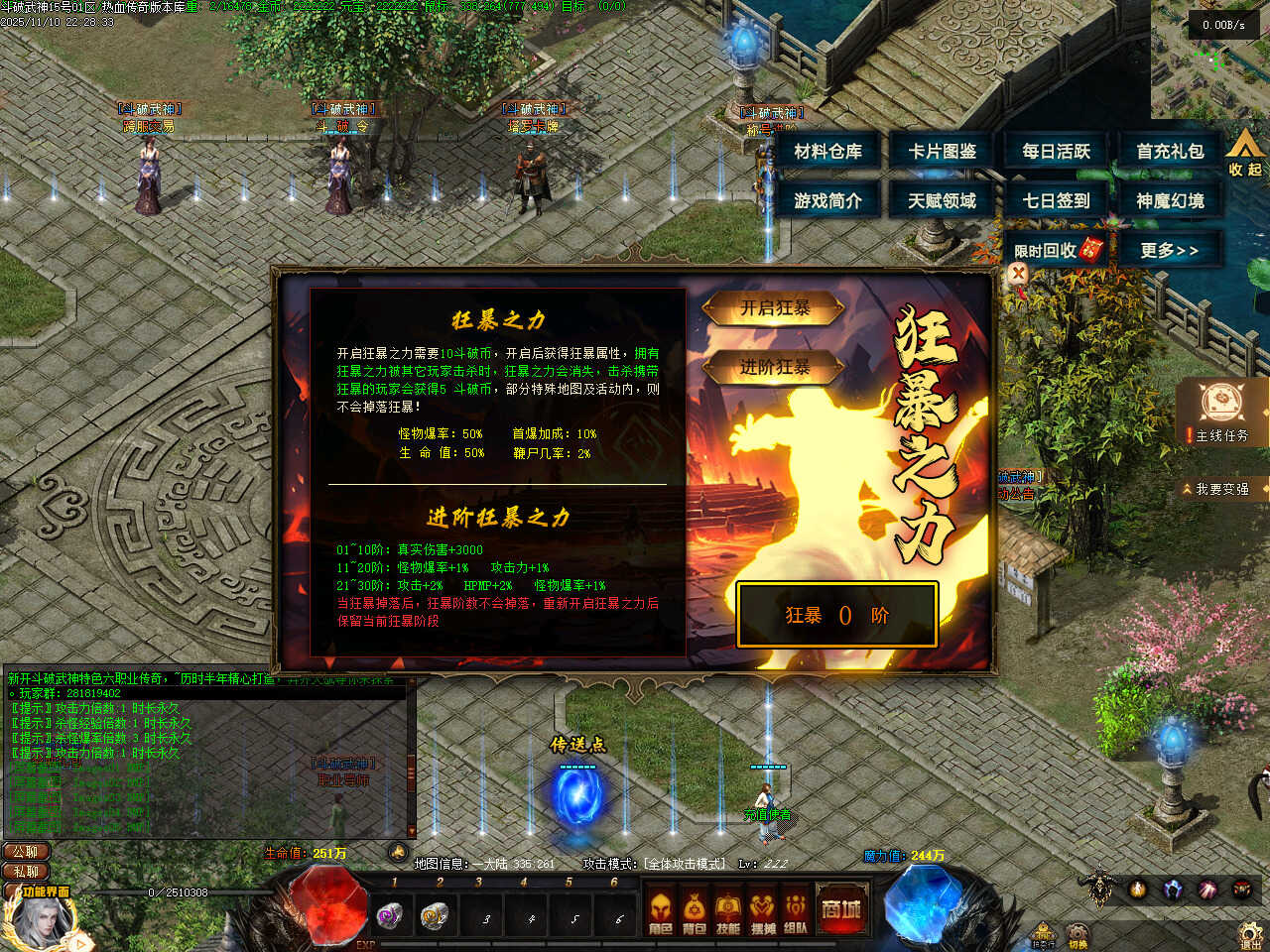This screenshot has width=1270, height=952.
Task: Open the 限时回收 button
Action: point(1056,250)
